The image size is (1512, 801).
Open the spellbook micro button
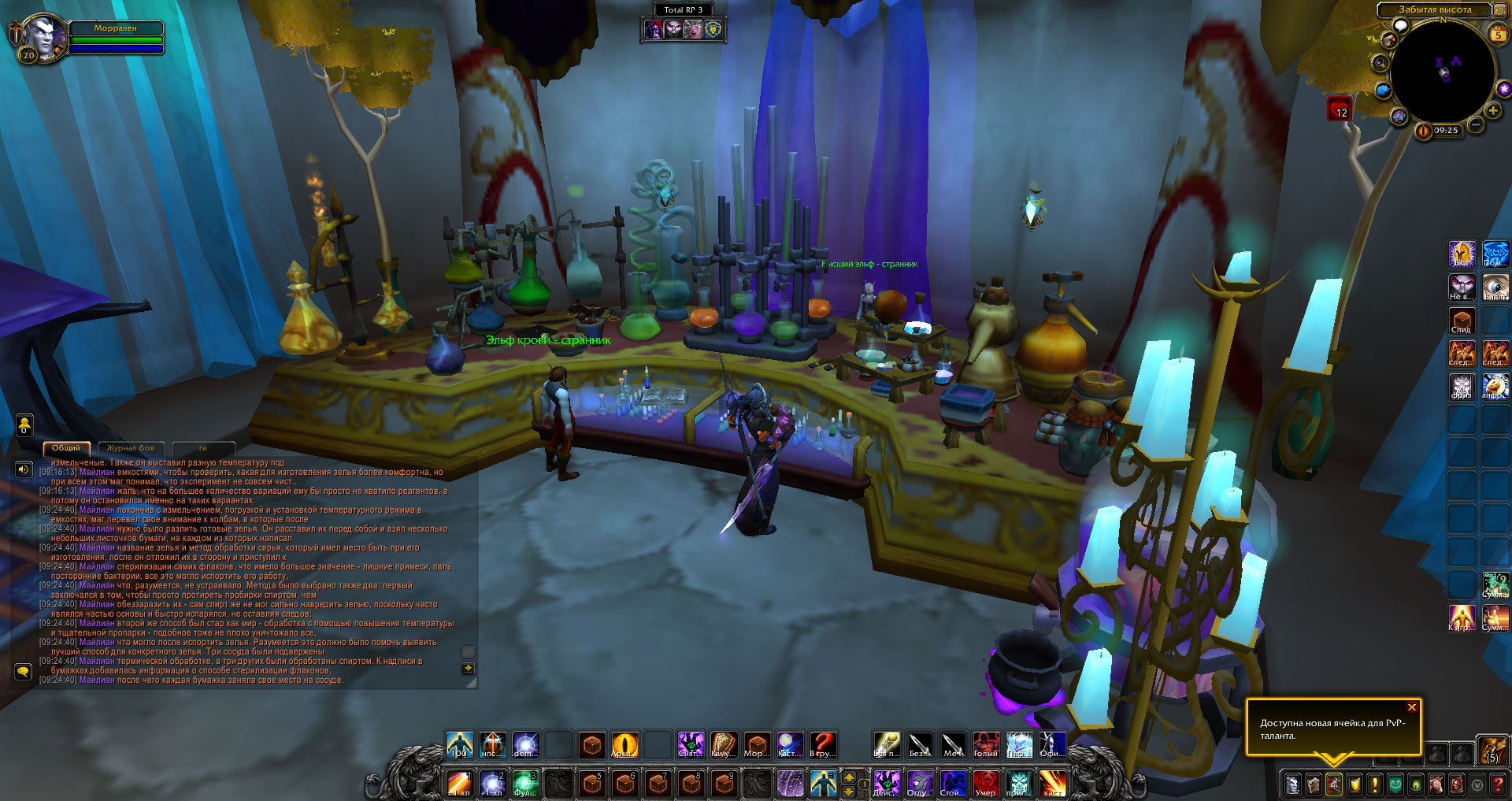[x=1314, y=784]
